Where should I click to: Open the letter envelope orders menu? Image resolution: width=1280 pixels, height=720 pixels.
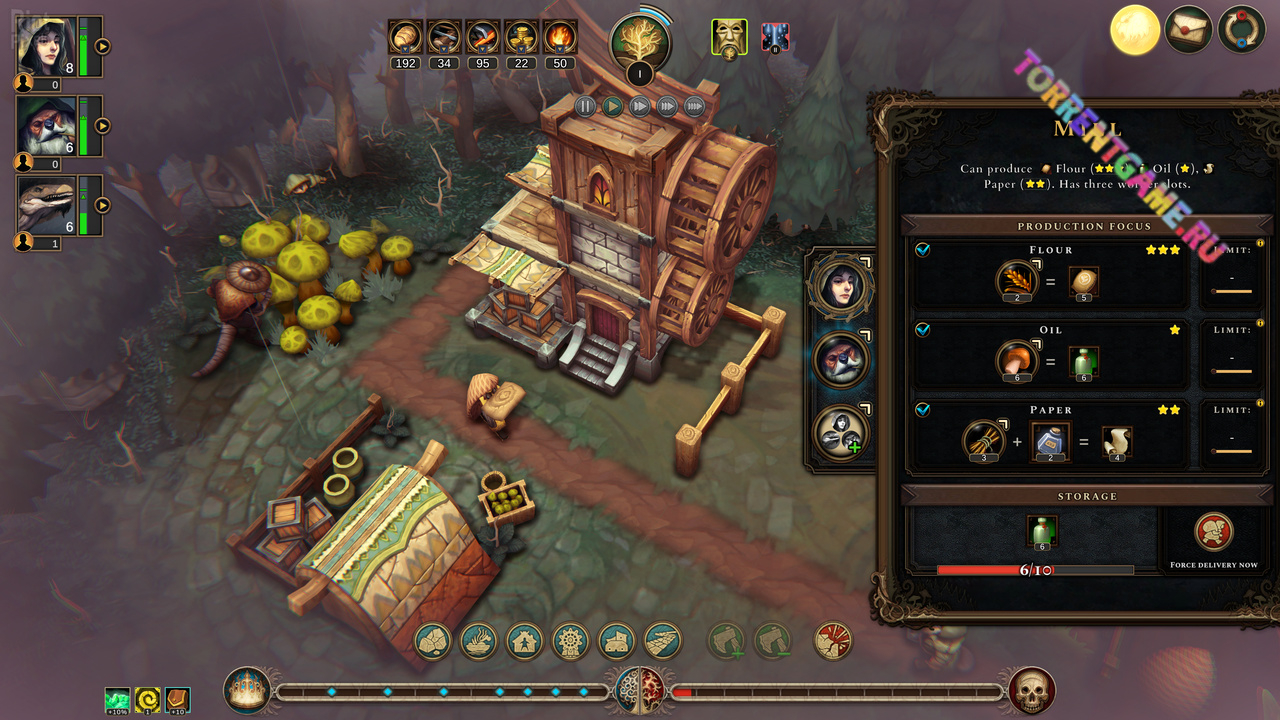pyautogui.click(x=1188, y=30)
